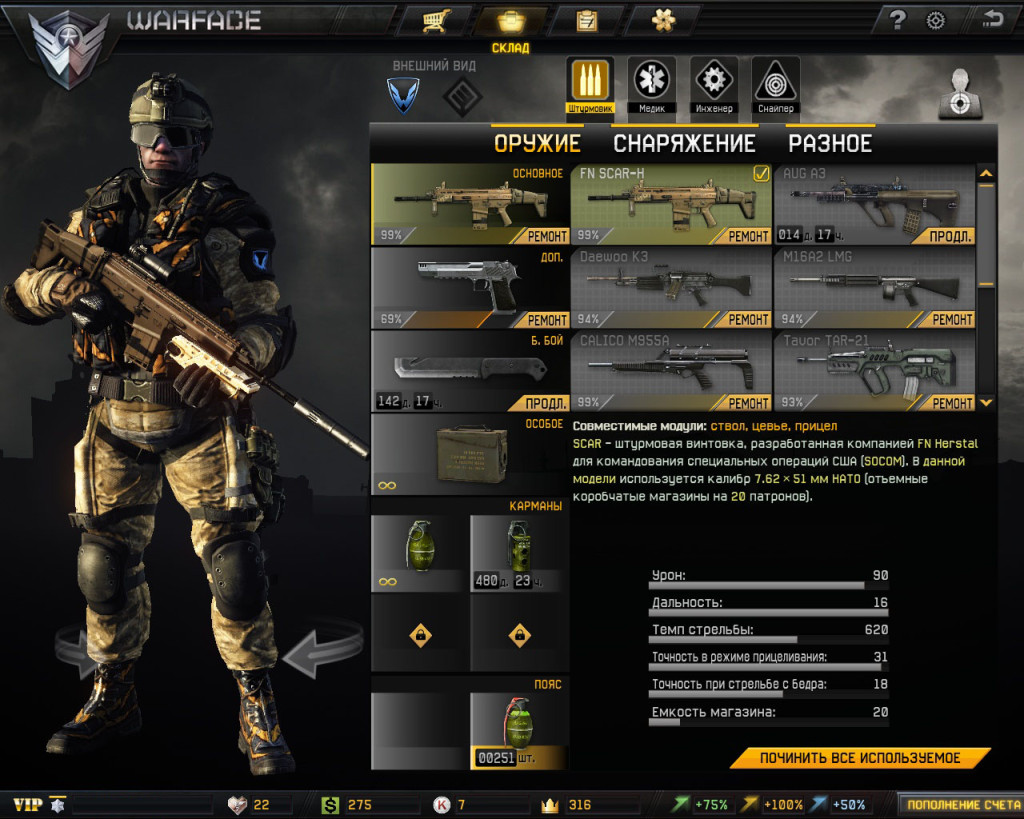This screenshot has width=1024, height=819.
Task: Select the AUG A3 rifle
Action: click(x=873, y=204)
